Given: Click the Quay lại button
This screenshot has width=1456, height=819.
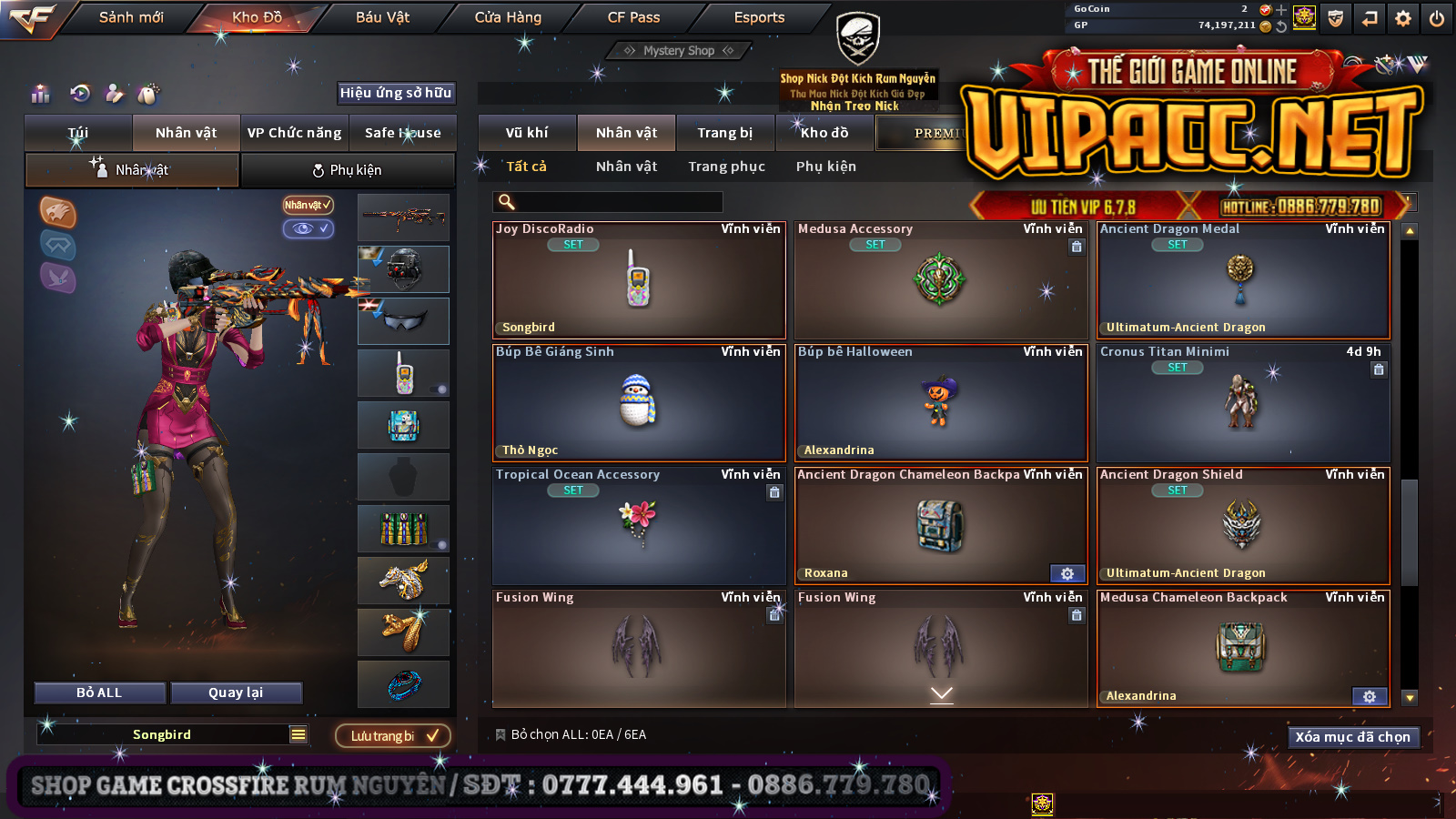Looking at the screenshot, I should click(236, 693).
